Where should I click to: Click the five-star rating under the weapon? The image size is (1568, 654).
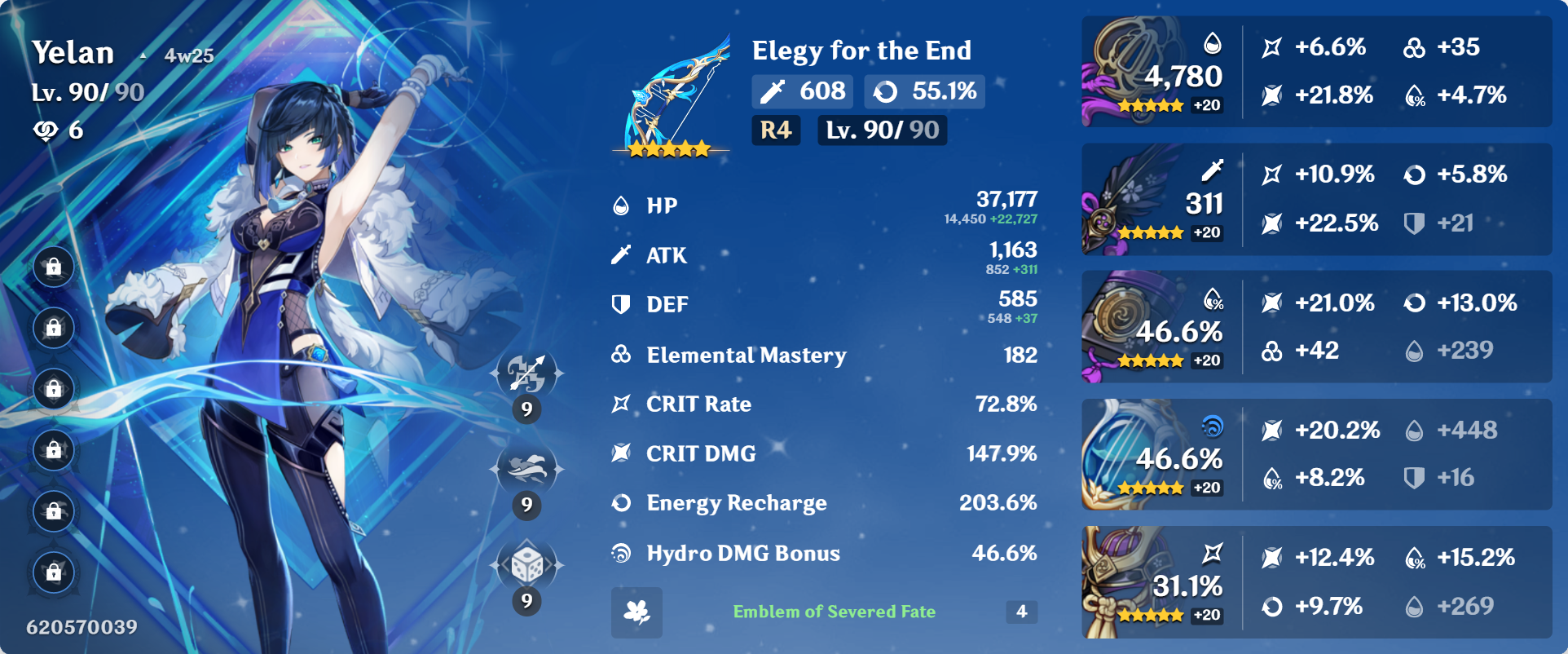665,149
